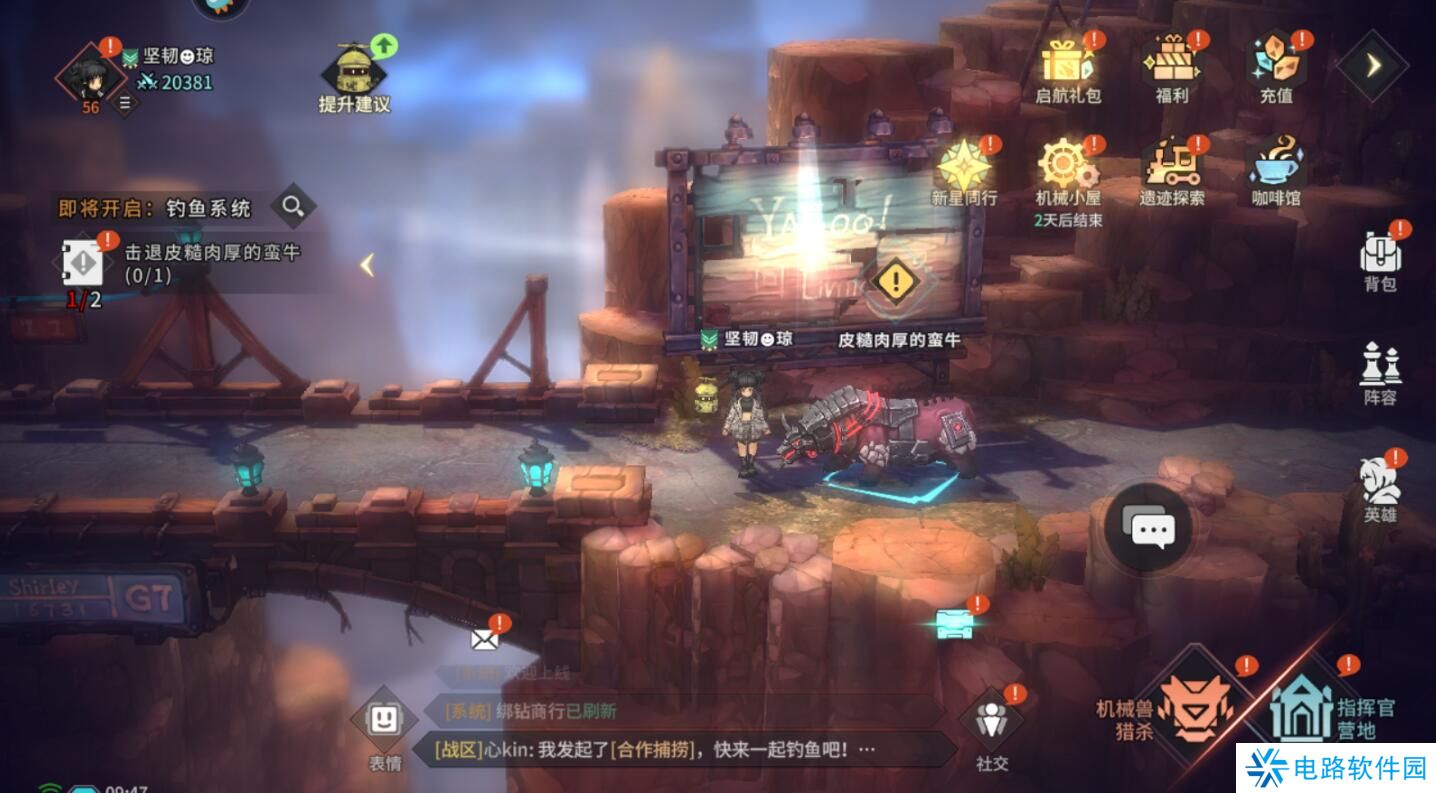The width and height of the screenshot is (1436, 793).
Task: Open the 机械小屋 event
Action: [x=1068, y=171]
